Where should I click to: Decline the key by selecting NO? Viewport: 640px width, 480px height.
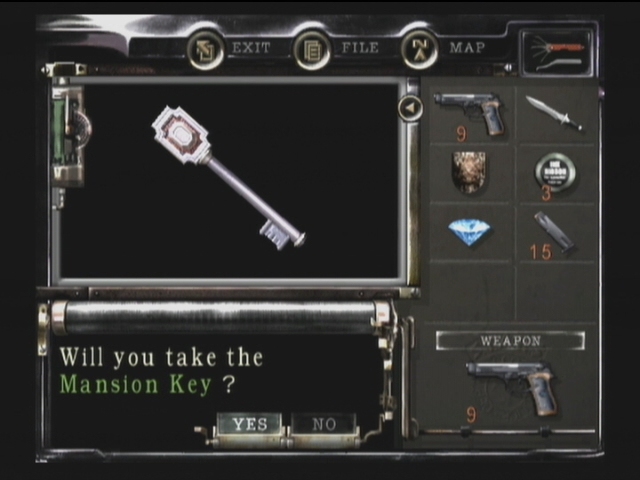[x=323, y=424]
